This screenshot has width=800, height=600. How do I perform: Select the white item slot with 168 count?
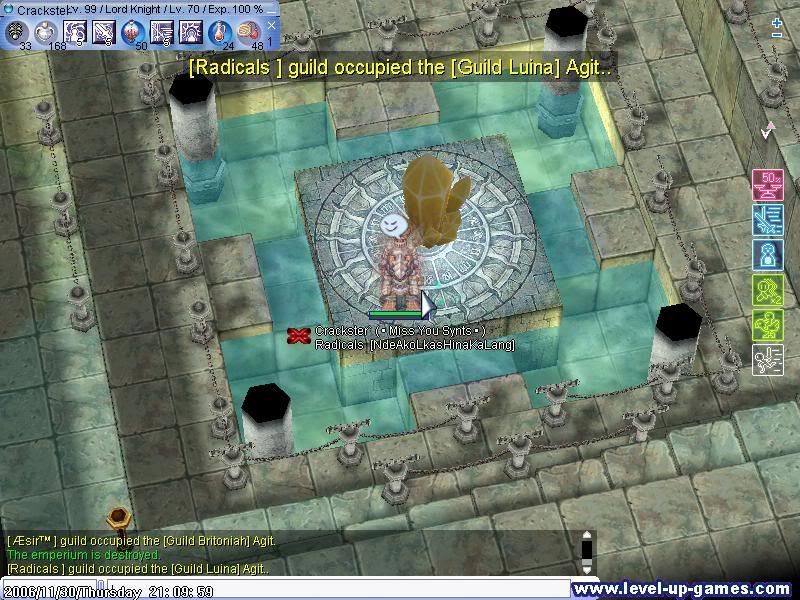pyautogui.click(x=46, y=32)
